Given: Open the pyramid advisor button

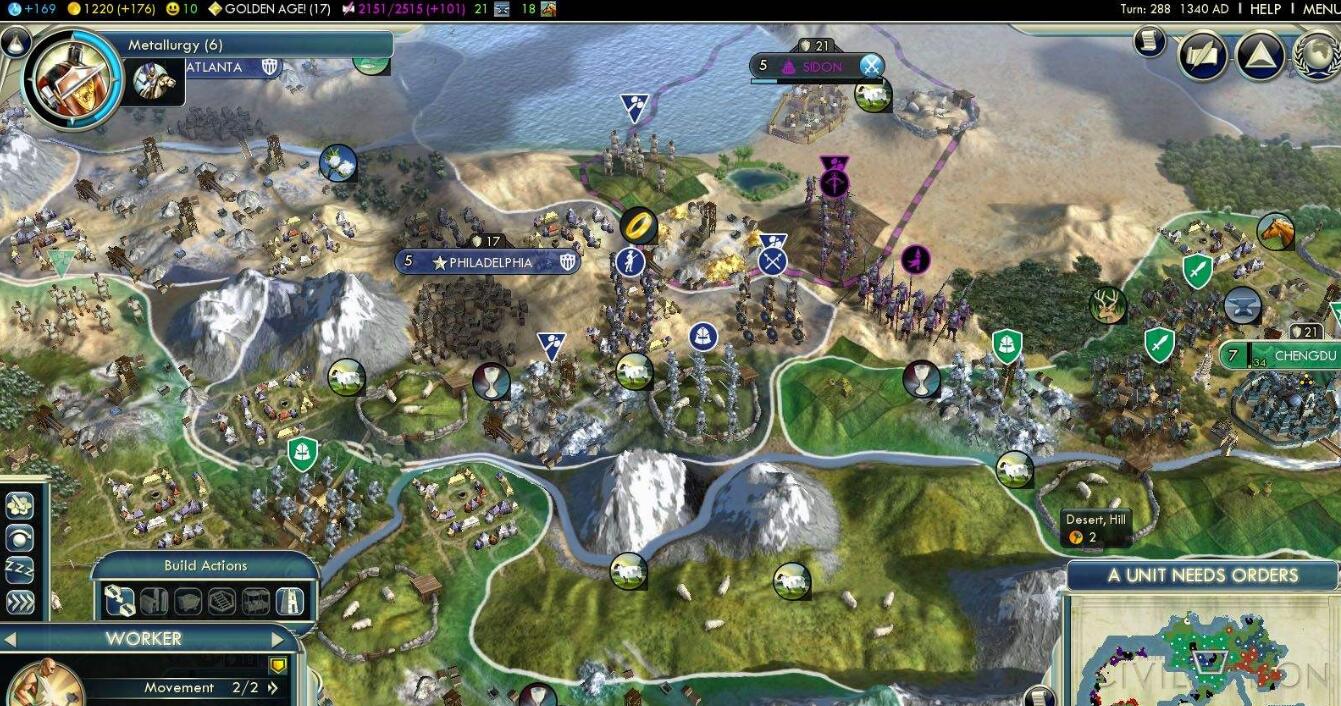Looking at the screenshot, I should [1260, 56].
